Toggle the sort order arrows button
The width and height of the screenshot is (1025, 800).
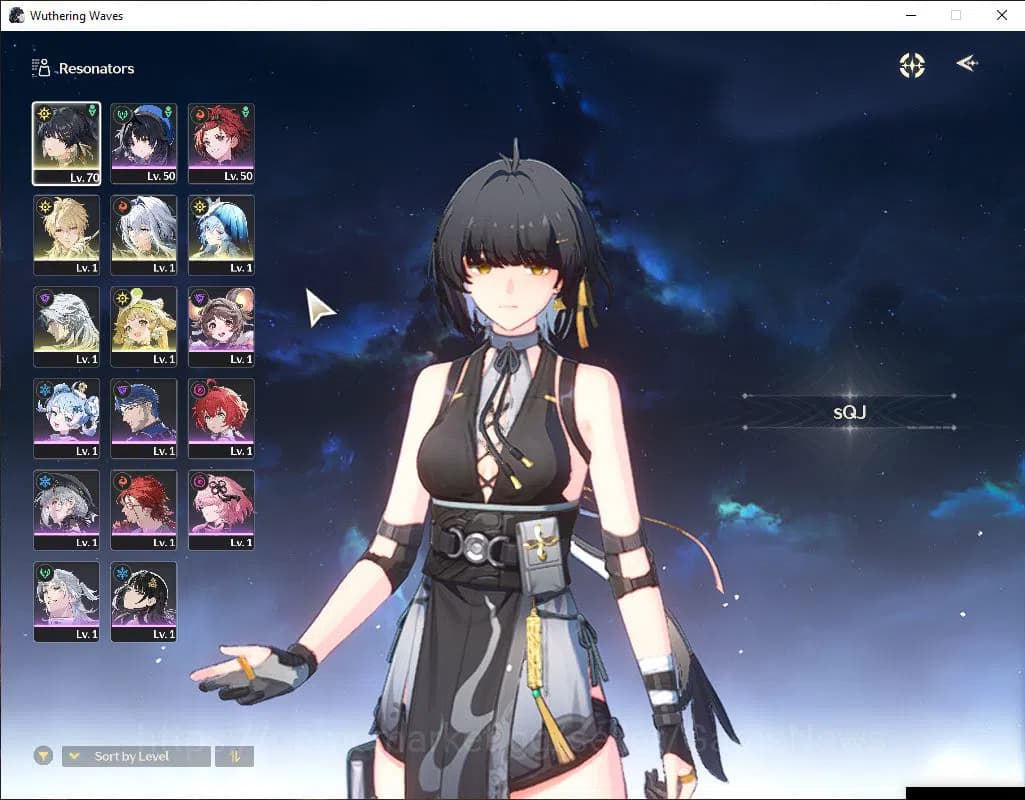coord(235,756)
